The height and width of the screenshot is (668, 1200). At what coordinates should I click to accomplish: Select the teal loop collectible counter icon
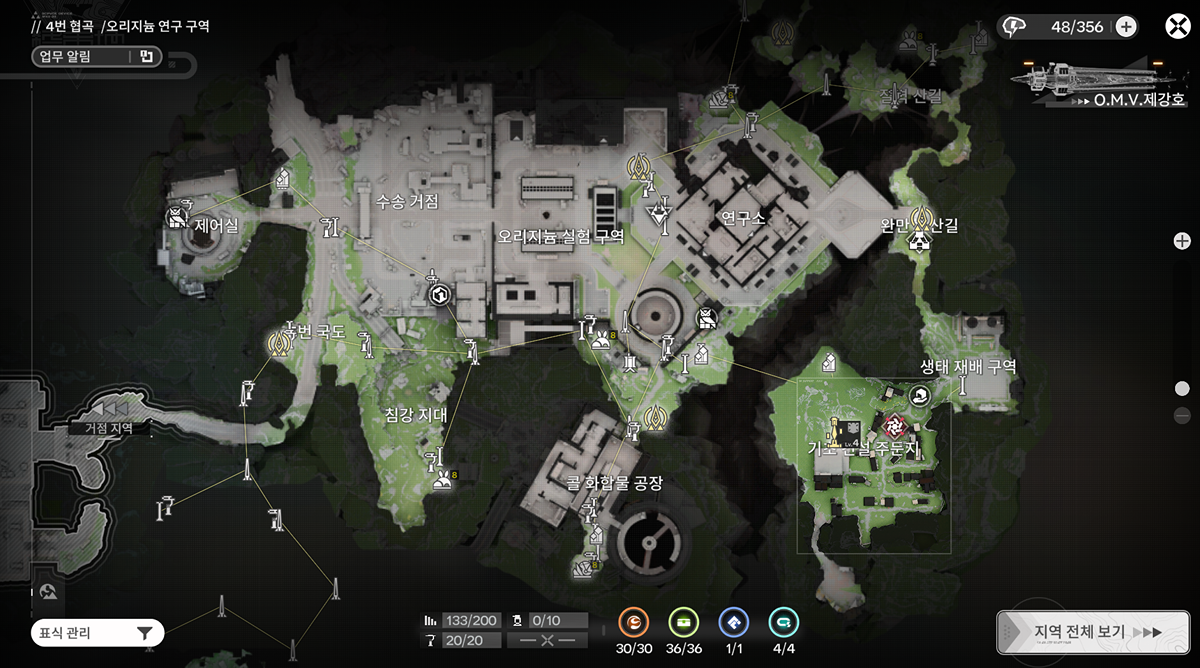point(784,623)
